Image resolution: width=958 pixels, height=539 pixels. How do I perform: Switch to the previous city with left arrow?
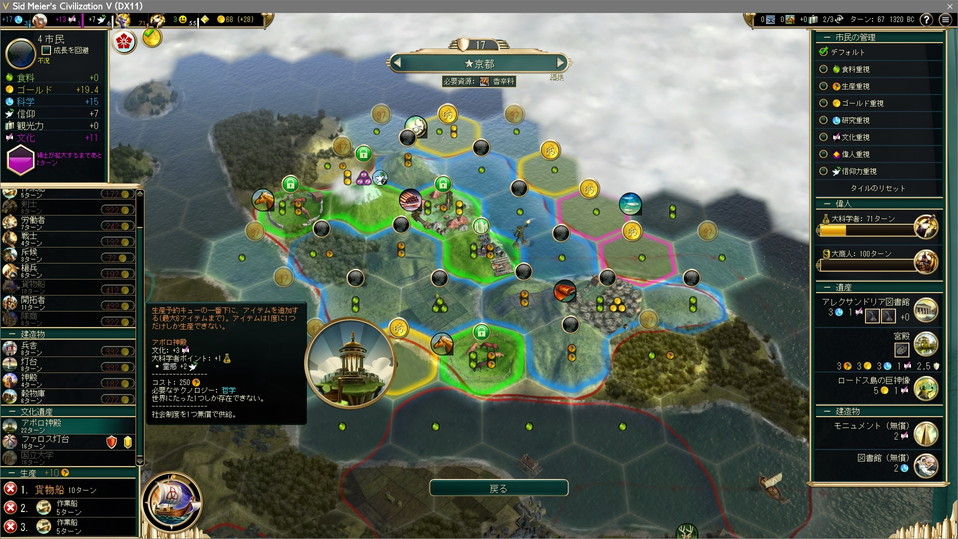click(398, 63)
